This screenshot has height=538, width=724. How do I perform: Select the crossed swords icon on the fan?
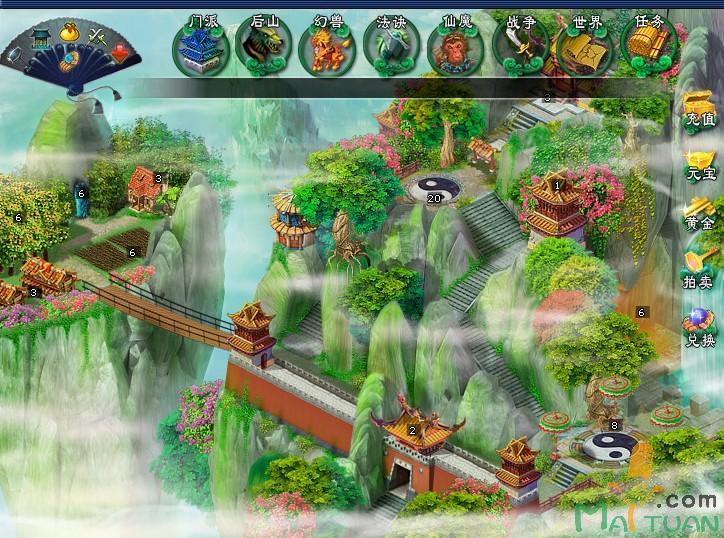tap(98, 36)
